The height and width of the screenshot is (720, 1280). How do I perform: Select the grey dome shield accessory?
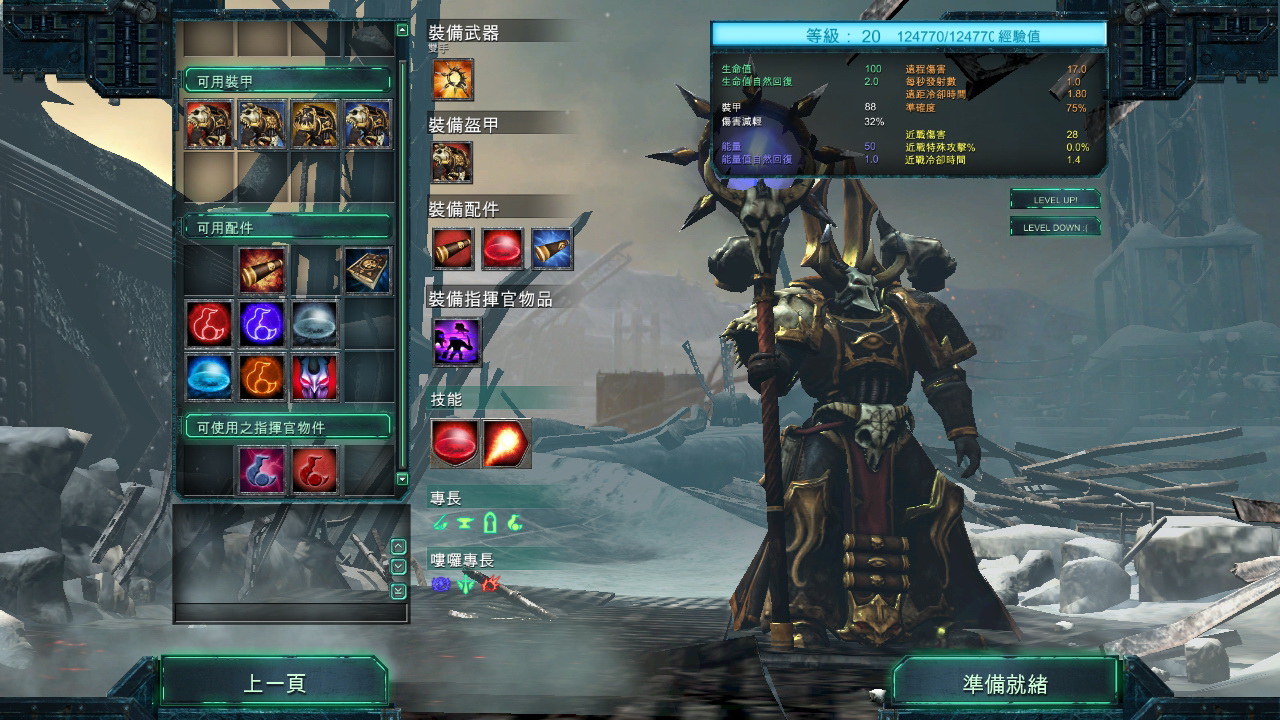click(314, 324)
